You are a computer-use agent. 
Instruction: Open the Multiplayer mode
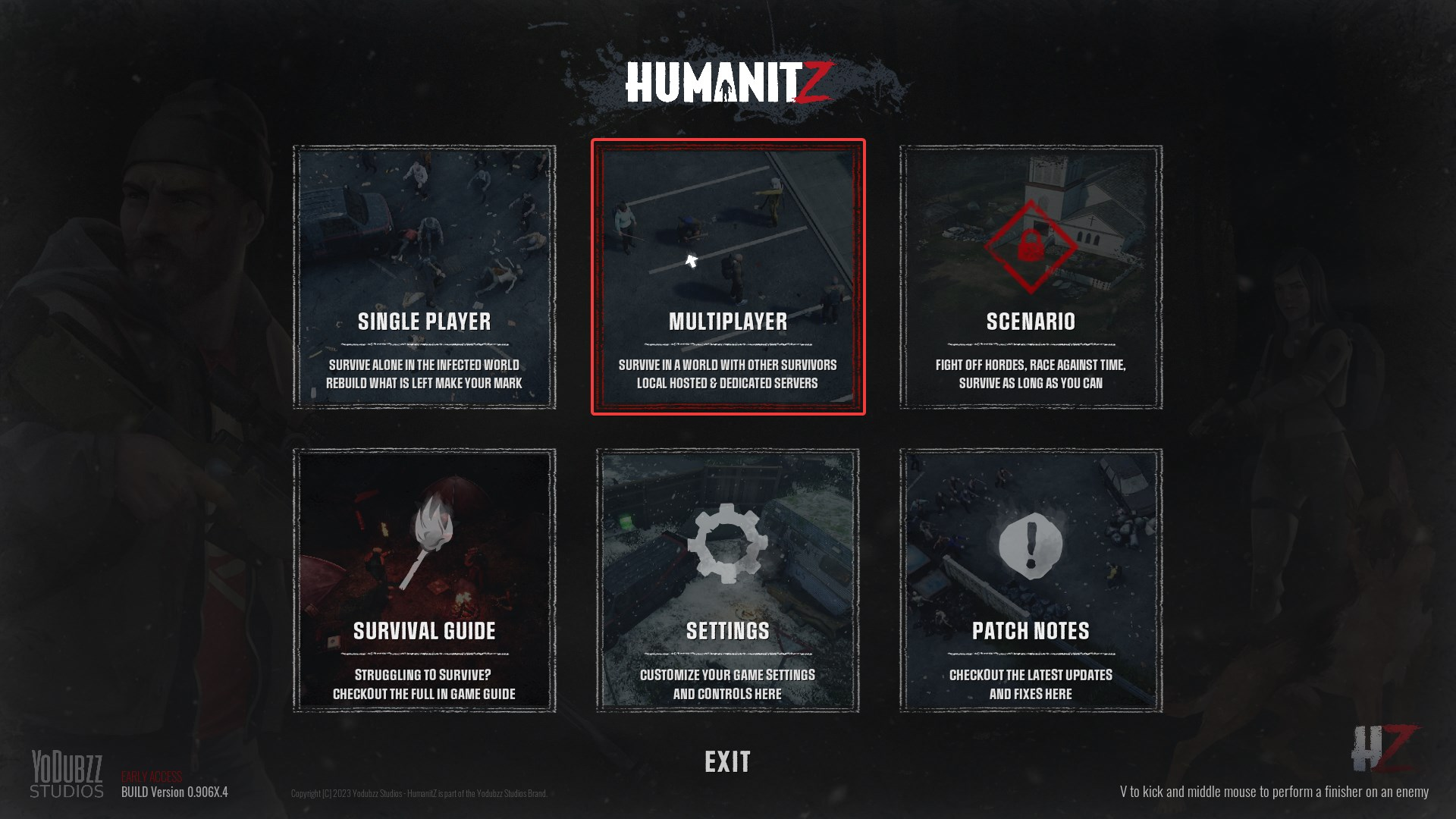(x=728, y=322)
